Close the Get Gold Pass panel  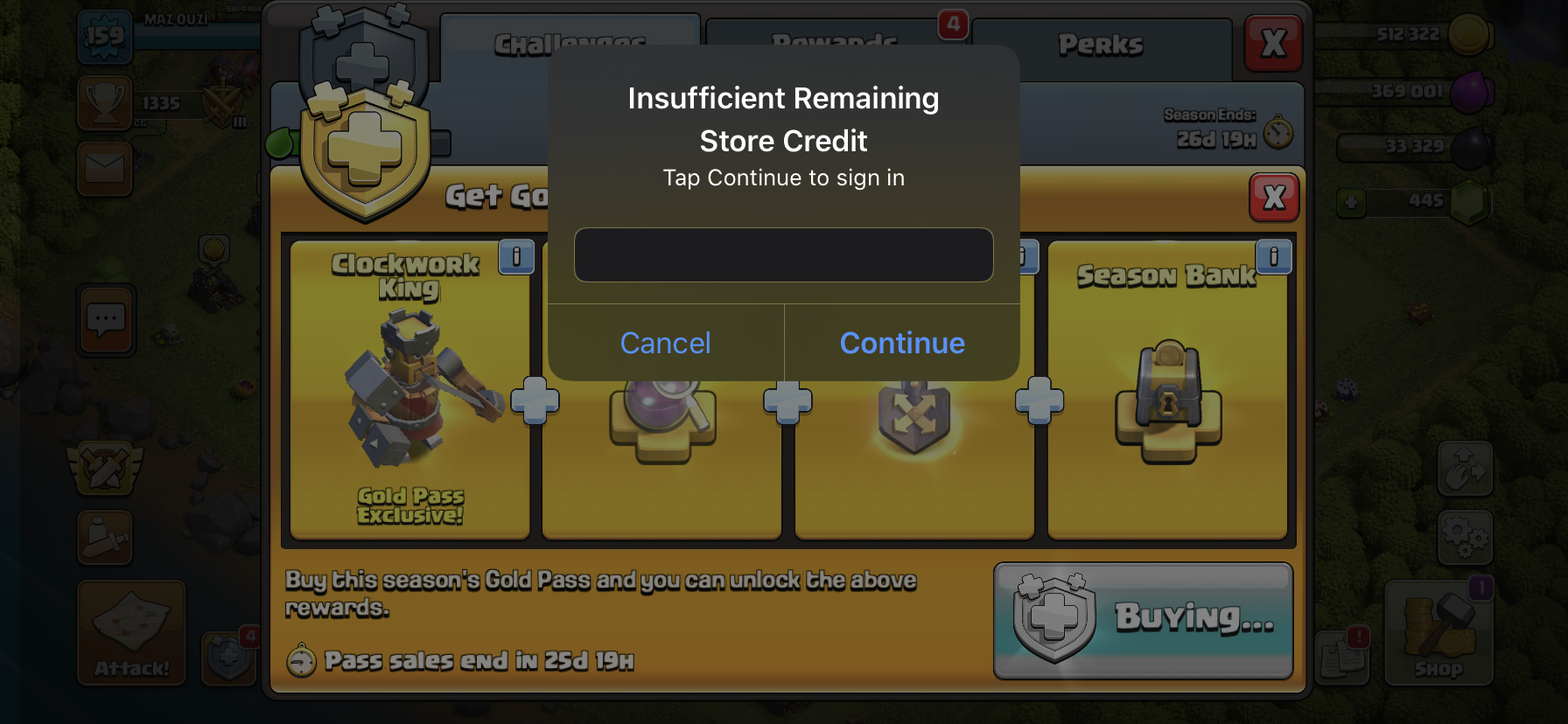coord(1274,198)
